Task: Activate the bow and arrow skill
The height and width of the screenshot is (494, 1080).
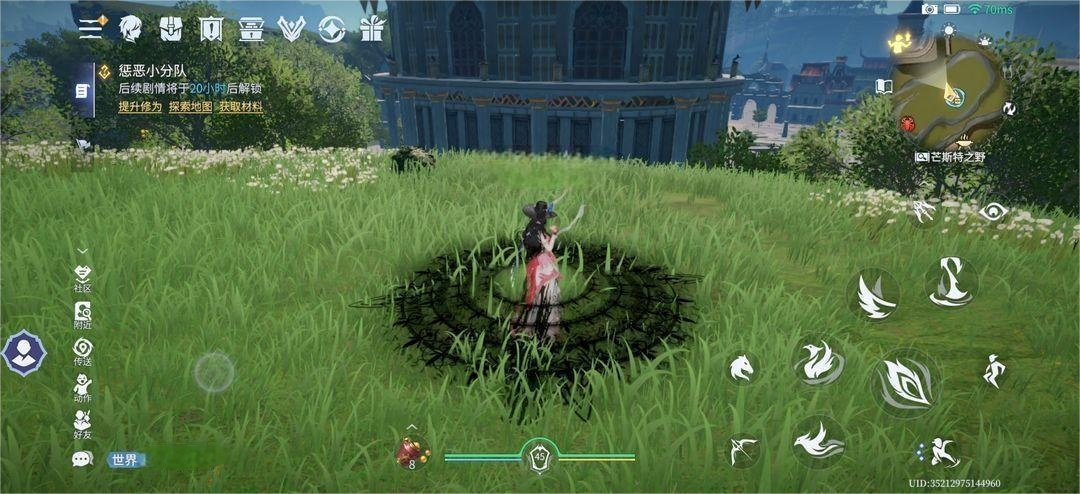Action: [x=742, y=449]
